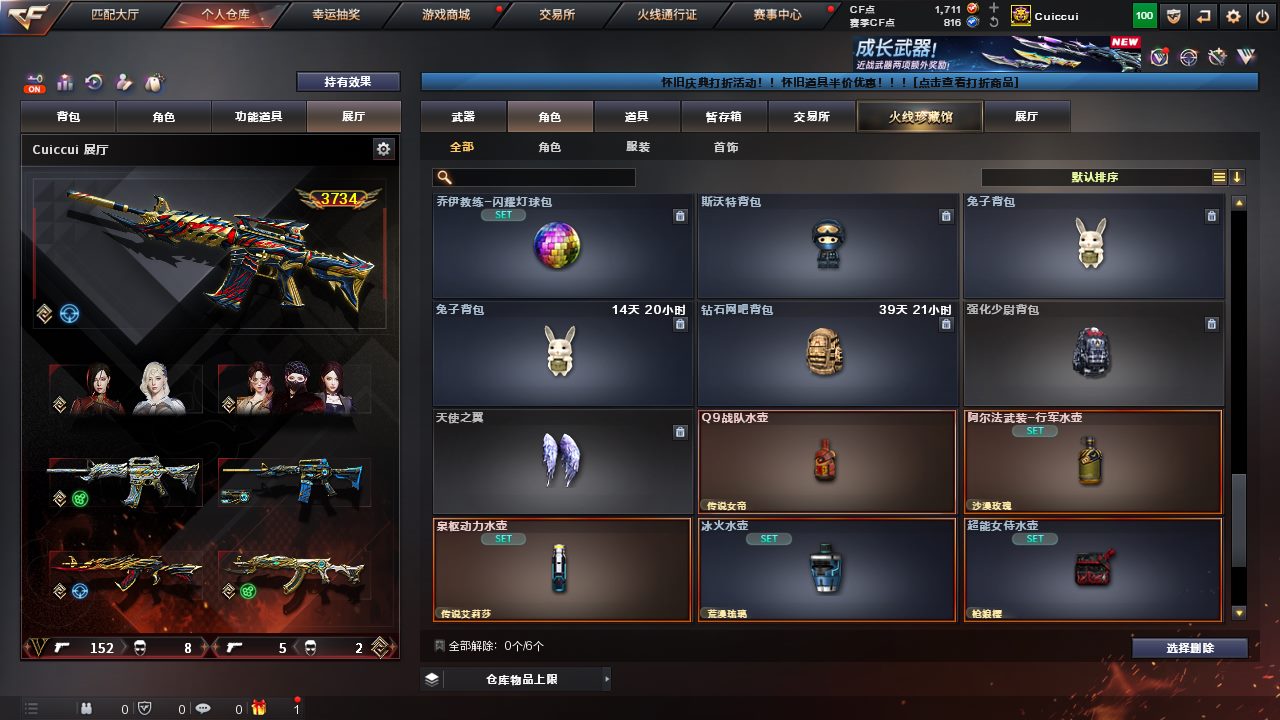1280x720 pixels.
Task: Switch to 武器 warehouse tab
Action: [463, 117]
